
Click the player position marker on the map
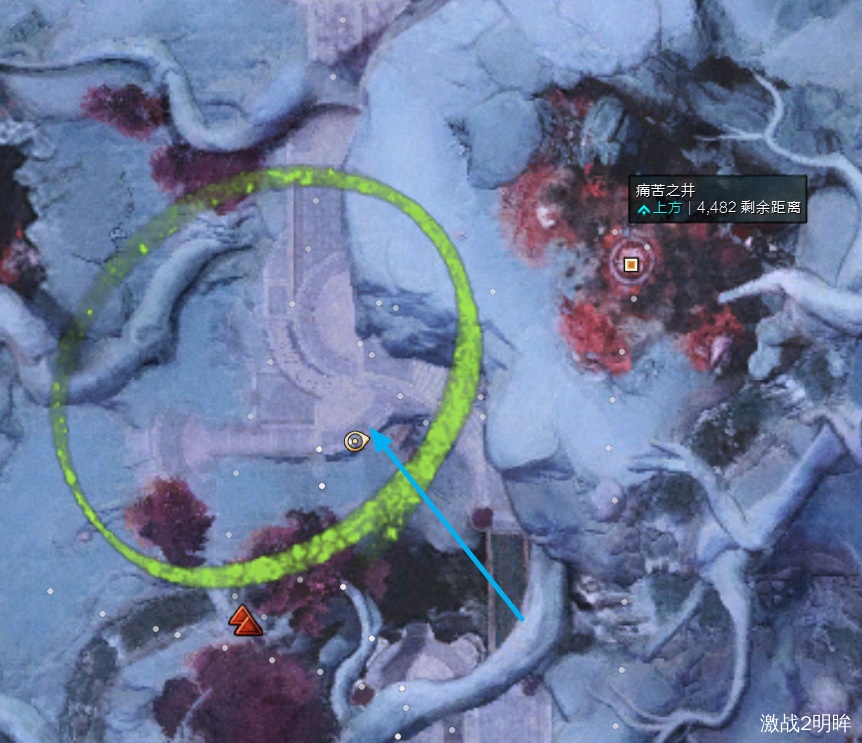coord(355,440)
